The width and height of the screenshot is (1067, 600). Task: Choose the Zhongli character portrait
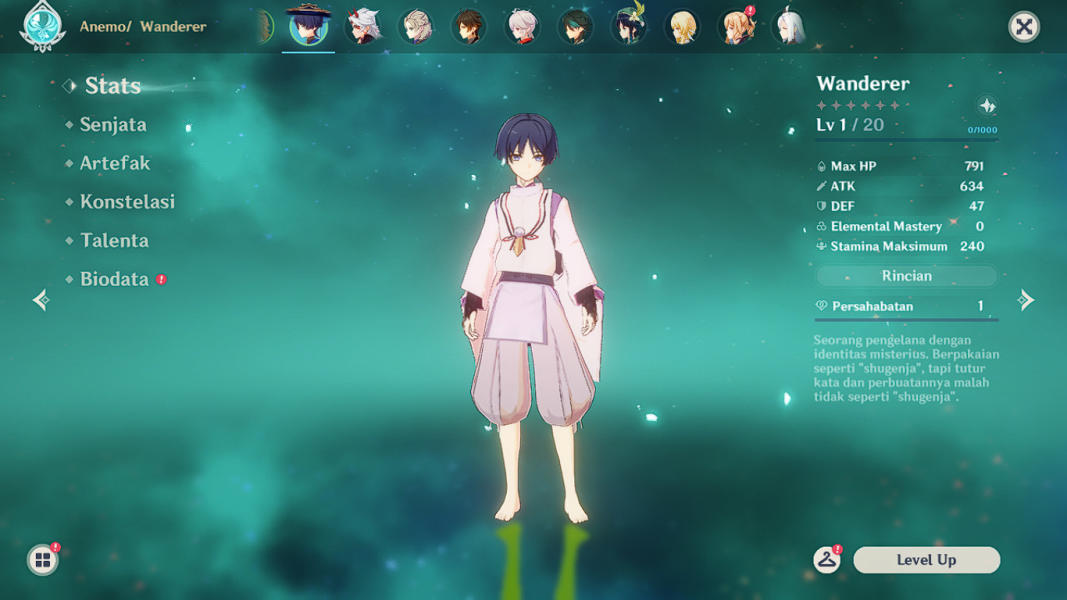pyautogui.click(x=469, y=27)
